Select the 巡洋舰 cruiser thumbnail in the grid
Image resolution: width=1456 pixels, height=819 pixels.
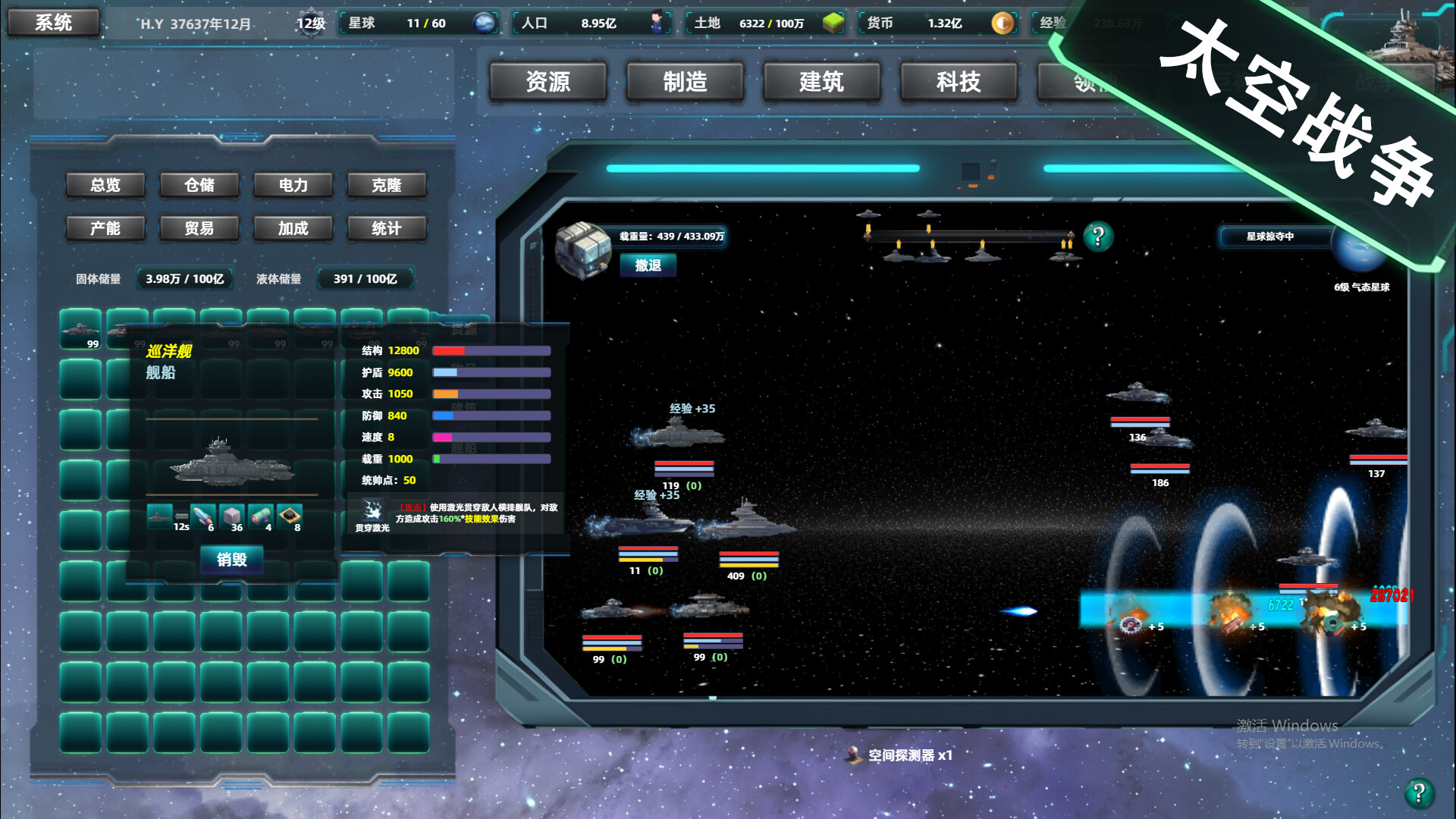click(80, 330)
